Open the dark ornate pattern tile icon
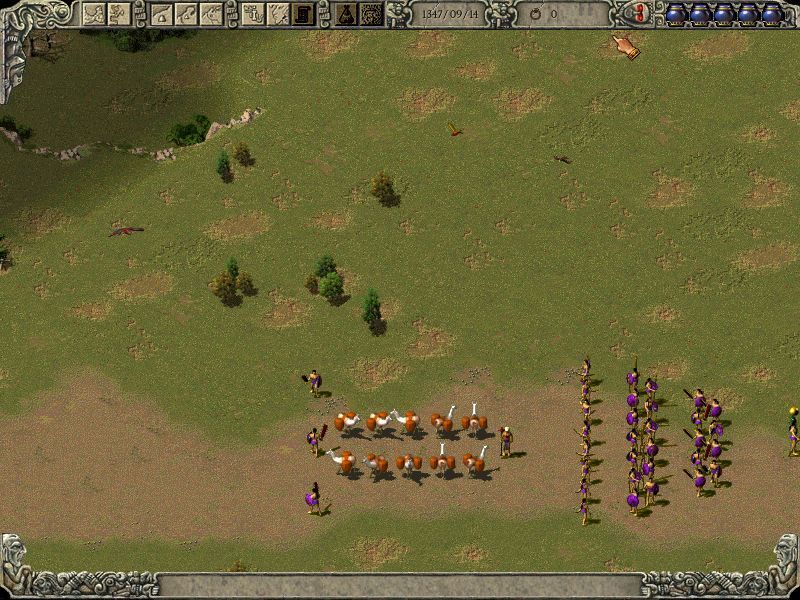The image size is (800, 600). coord(371,14)
